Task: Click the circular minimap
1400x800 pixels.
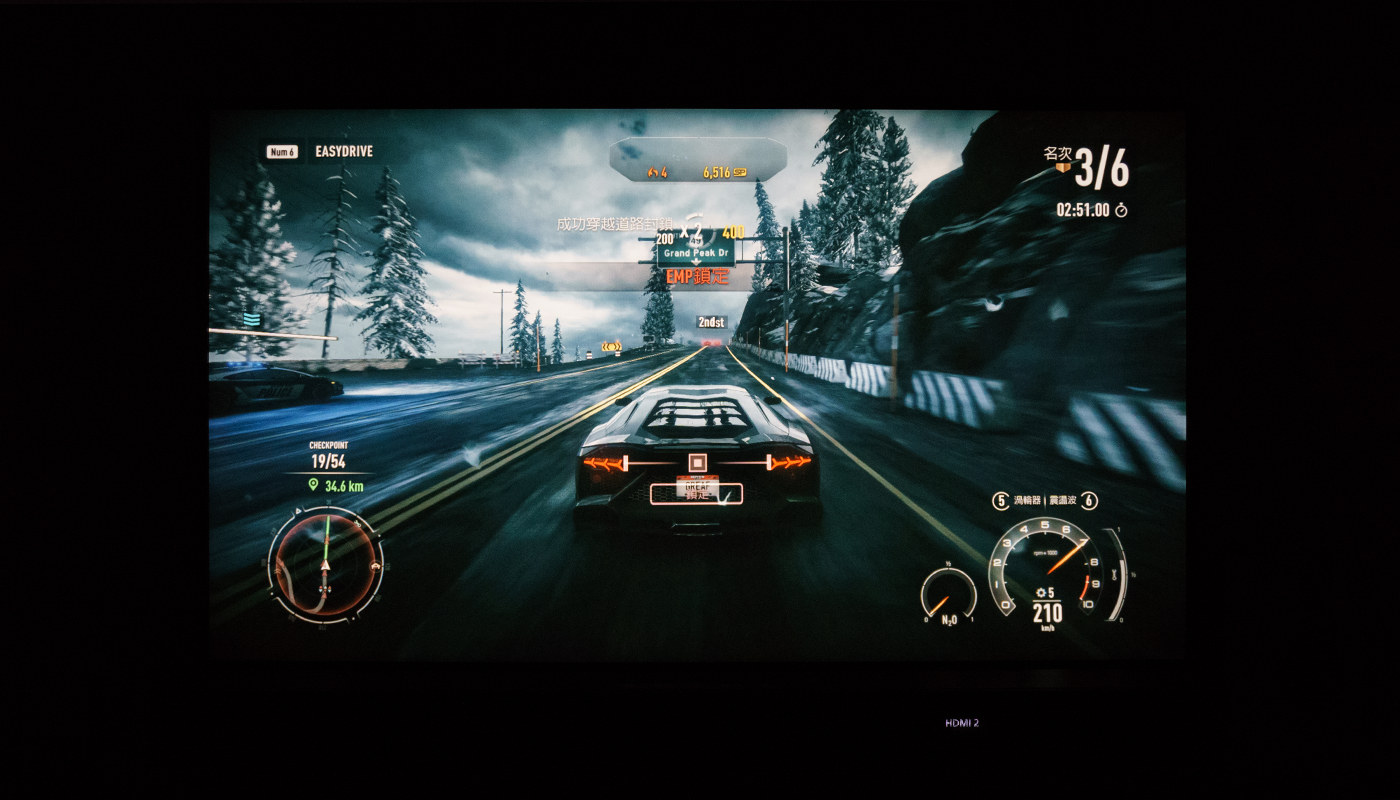Action: coord(325,564)
